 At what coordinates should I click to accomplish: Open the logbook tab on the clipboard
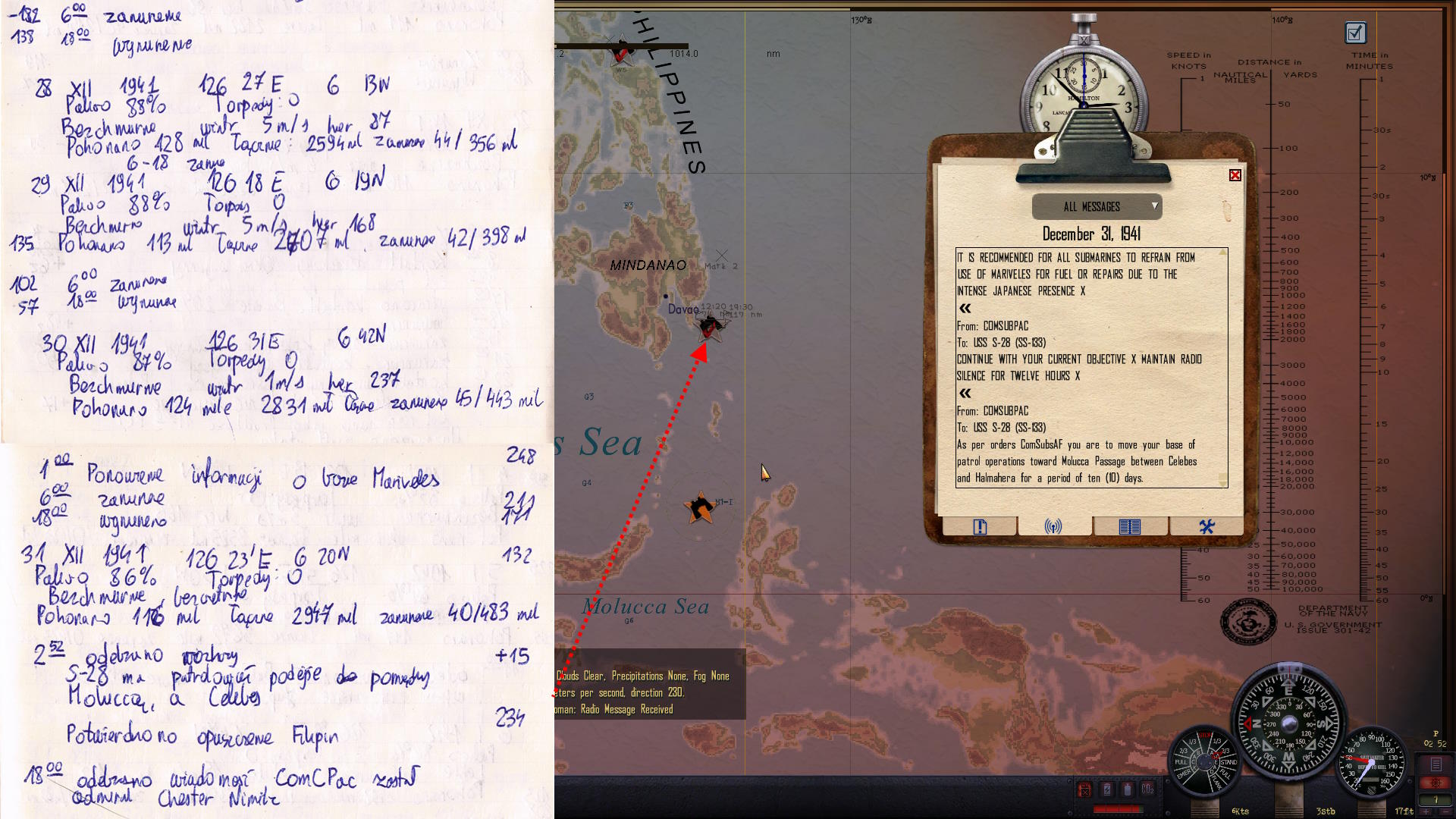tap(1129, 526)
